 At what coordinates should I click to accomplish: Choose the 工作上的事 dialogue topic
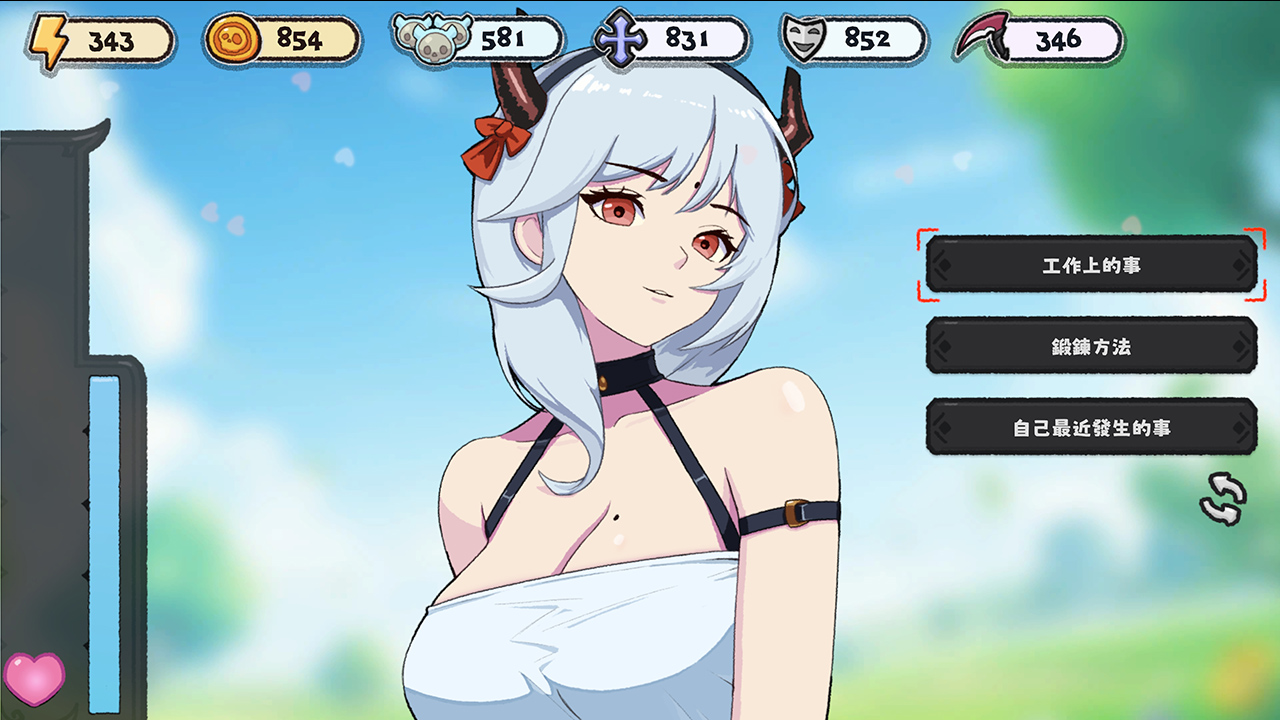point(1091,266)
